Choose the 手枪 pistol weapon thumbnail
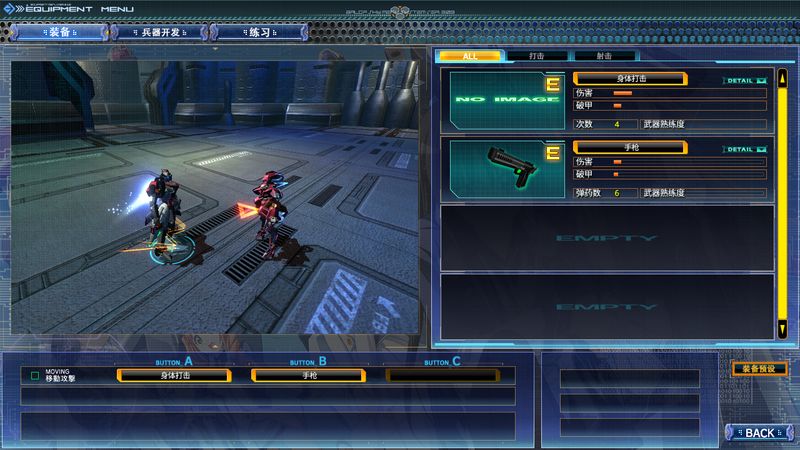800x450 pixels. click(x=504, y=168)
